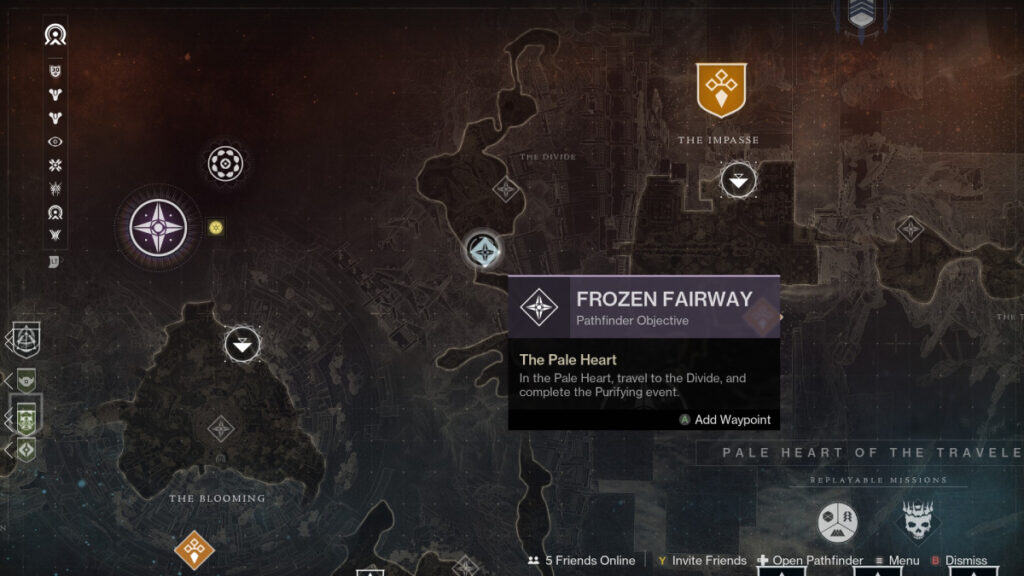Click the diamond marker inside The Blooming
1024x576 pixels.
click(220, 430)
